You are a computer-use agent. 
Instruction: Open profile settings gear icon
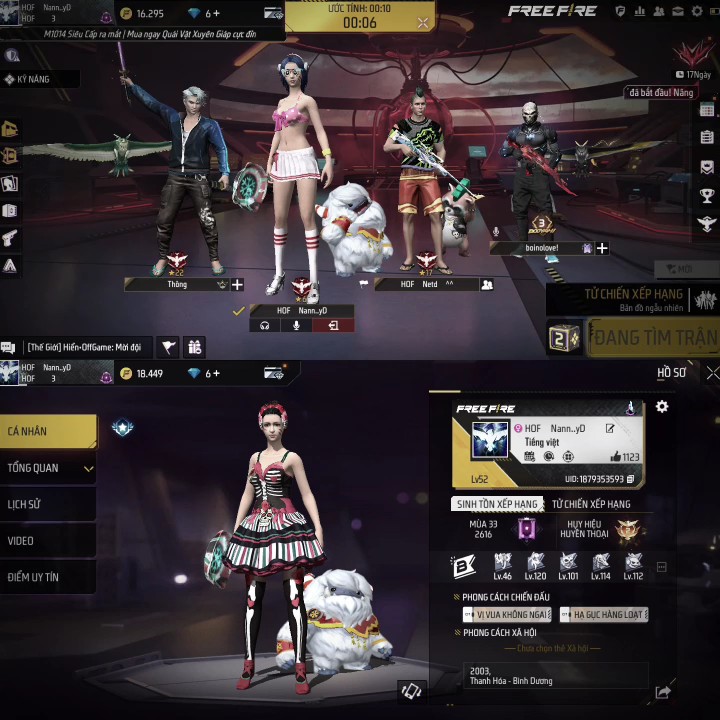(661, 407)
